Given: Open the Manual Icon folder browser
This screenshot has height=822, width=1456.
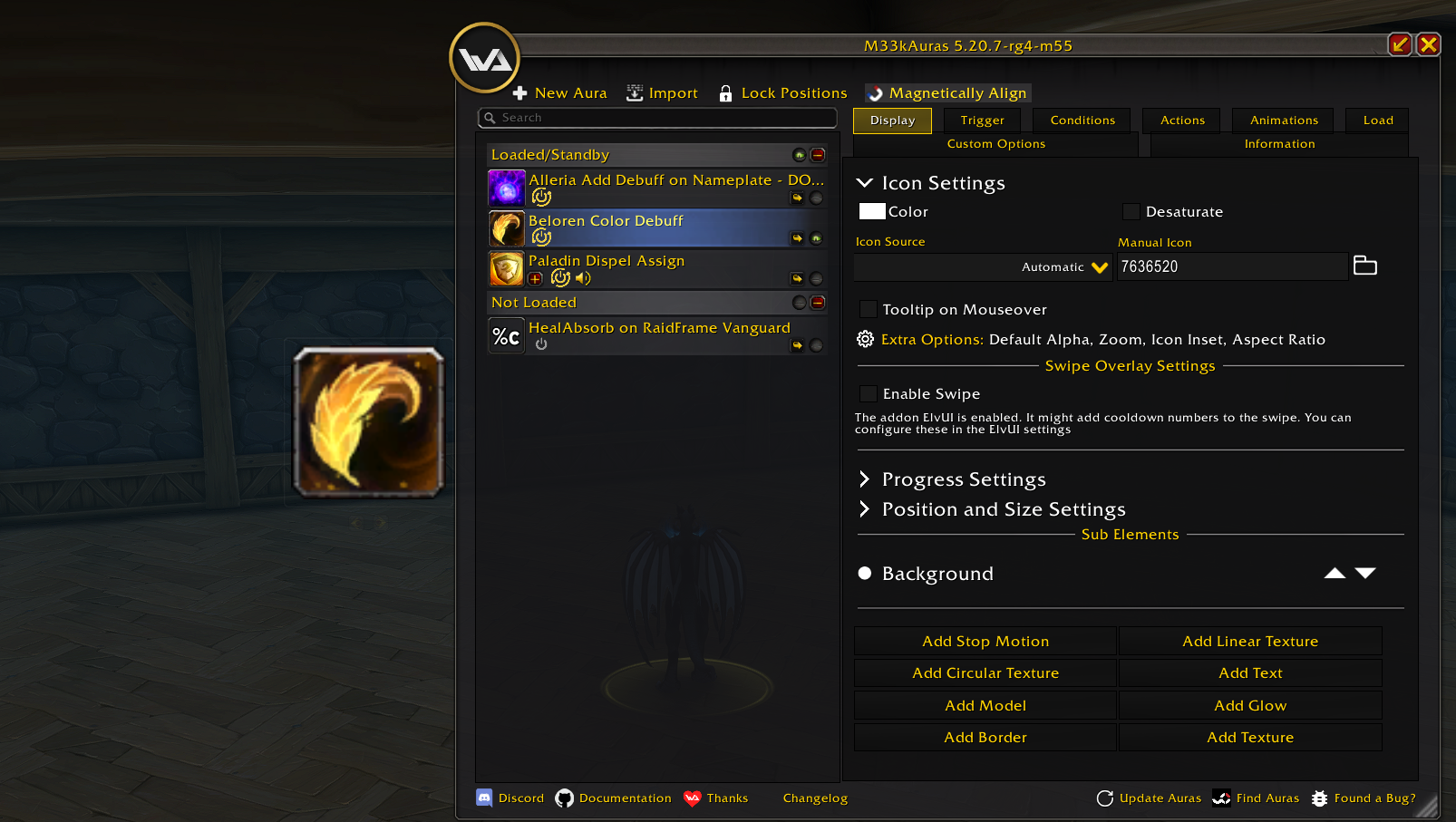Looking at the screenshot, I should 1365,265.
